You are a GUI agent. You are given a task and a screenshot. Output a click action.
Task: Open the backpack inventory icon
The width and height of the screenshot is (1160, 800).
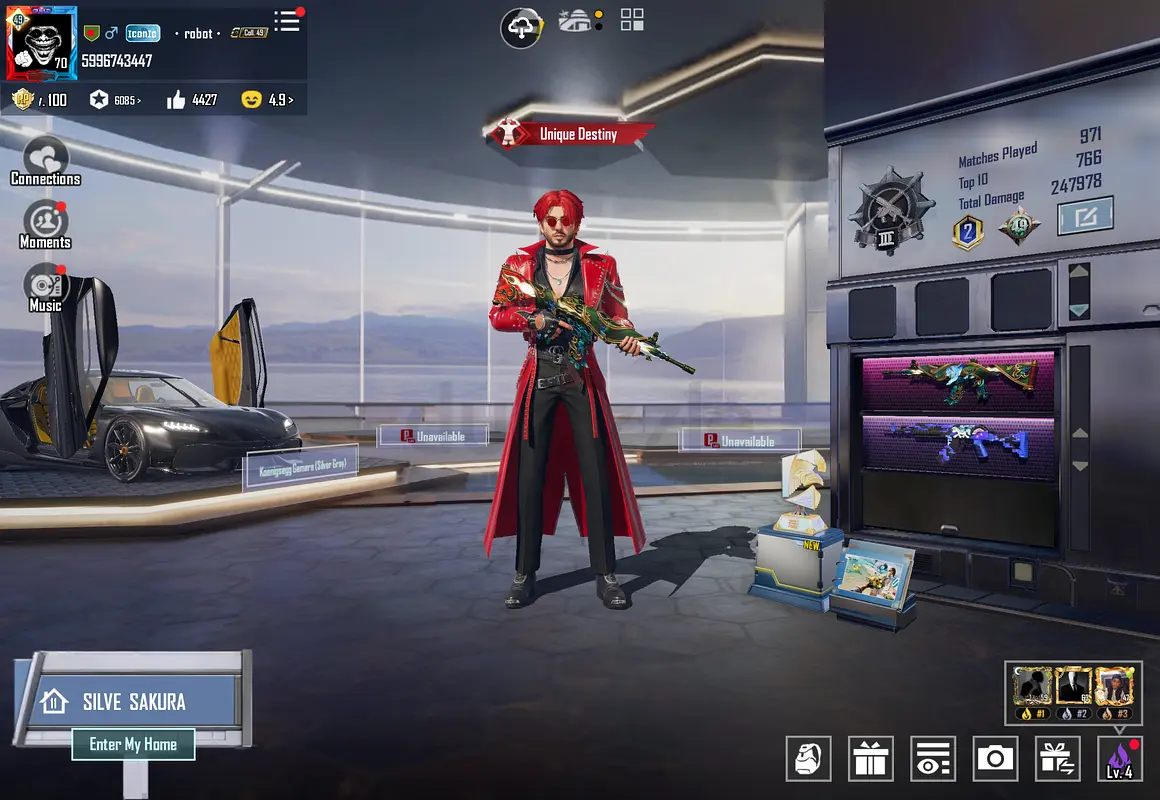click(809, 759)
